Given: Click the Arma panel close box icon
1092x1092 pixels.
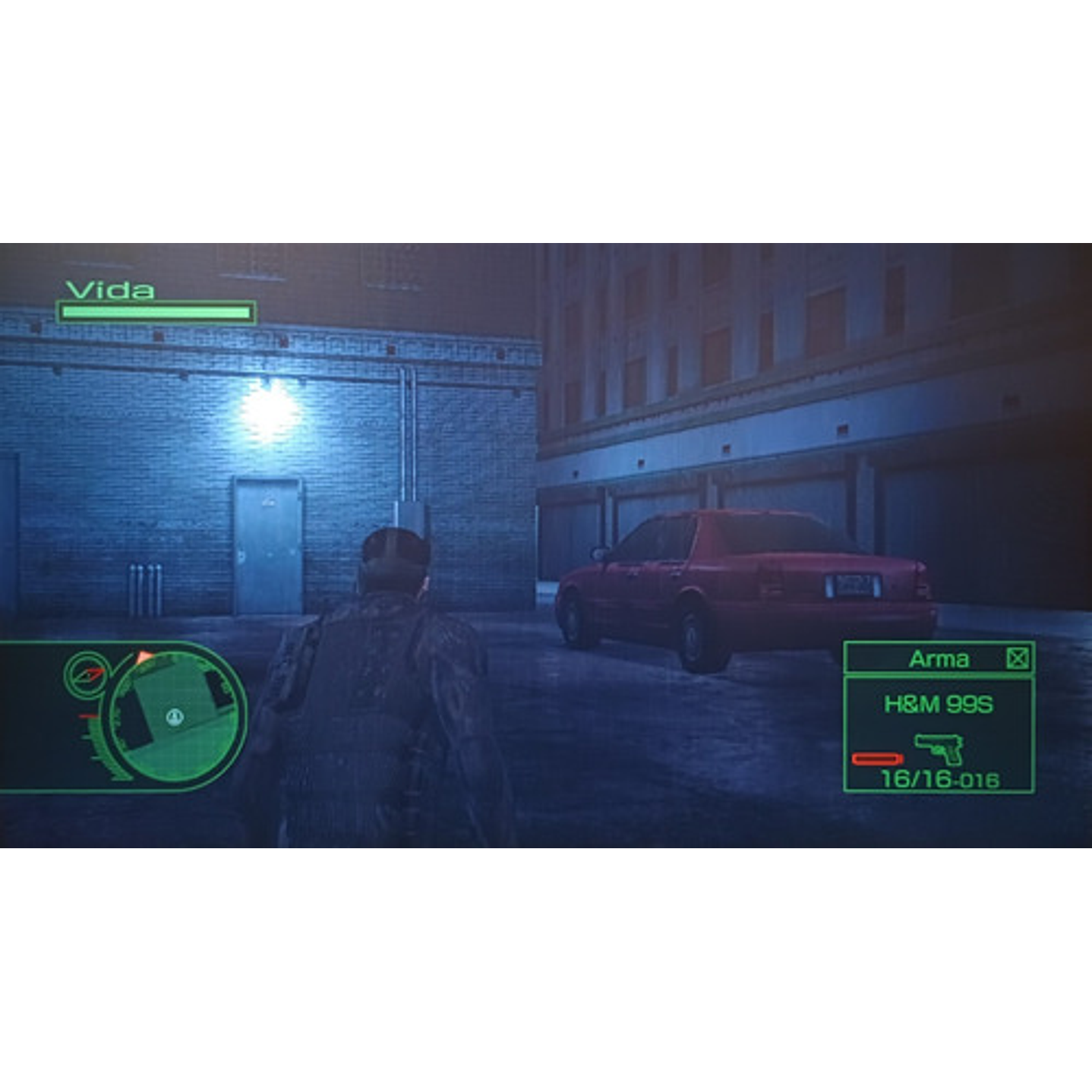Looking at the screenshot, I should [x=1018, y=658].
